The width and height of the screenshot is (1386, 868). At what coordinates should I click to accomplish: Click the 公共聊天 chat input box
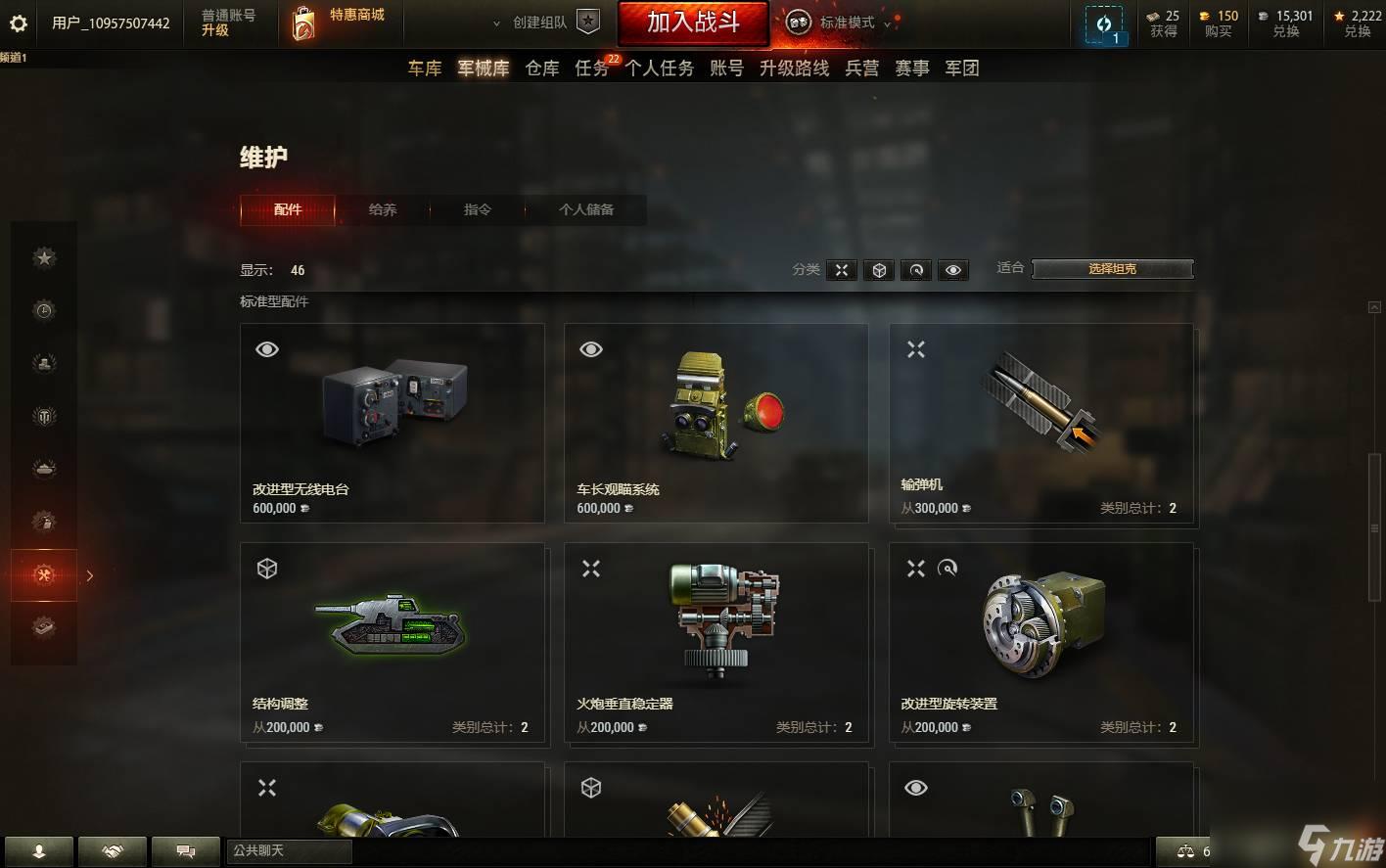(290, 851)
